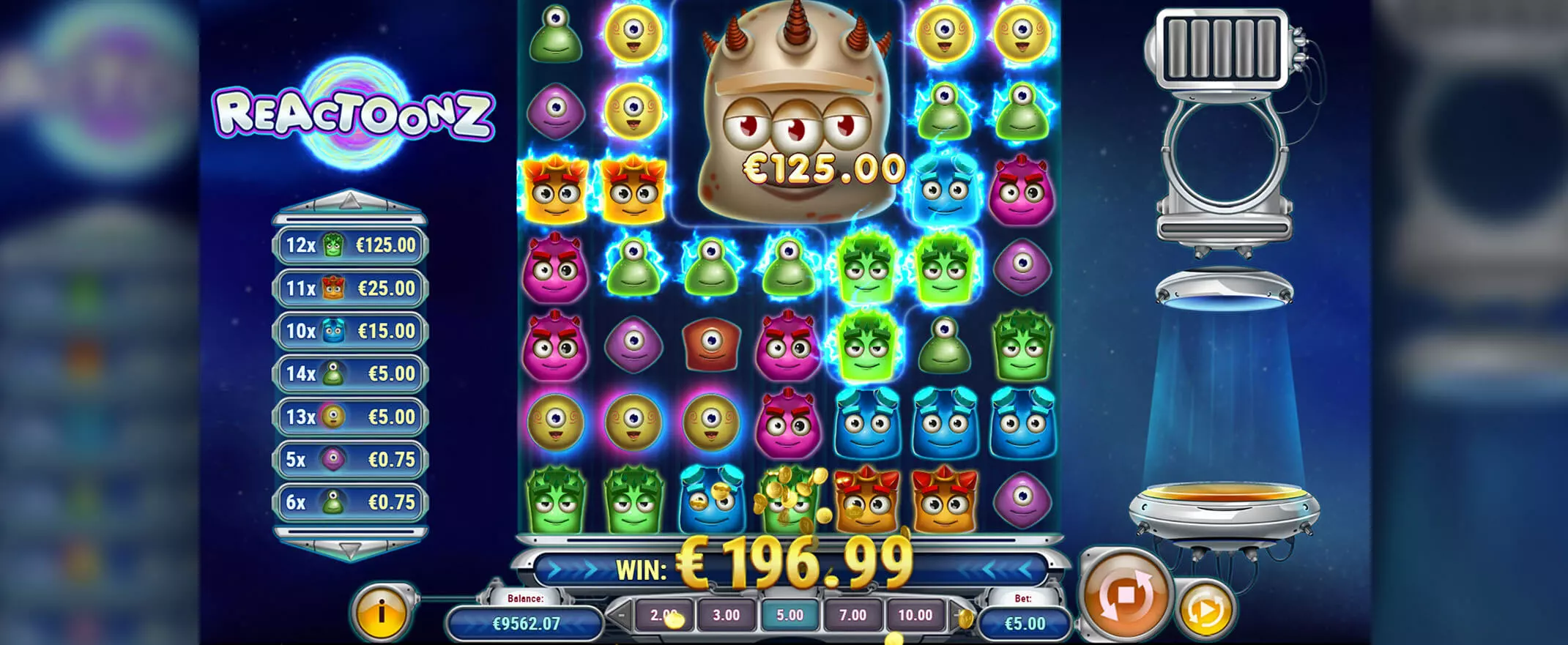1568x645 pixels.
Task: Choose the 14x €5.00 win entry
Action: (350, 374)
